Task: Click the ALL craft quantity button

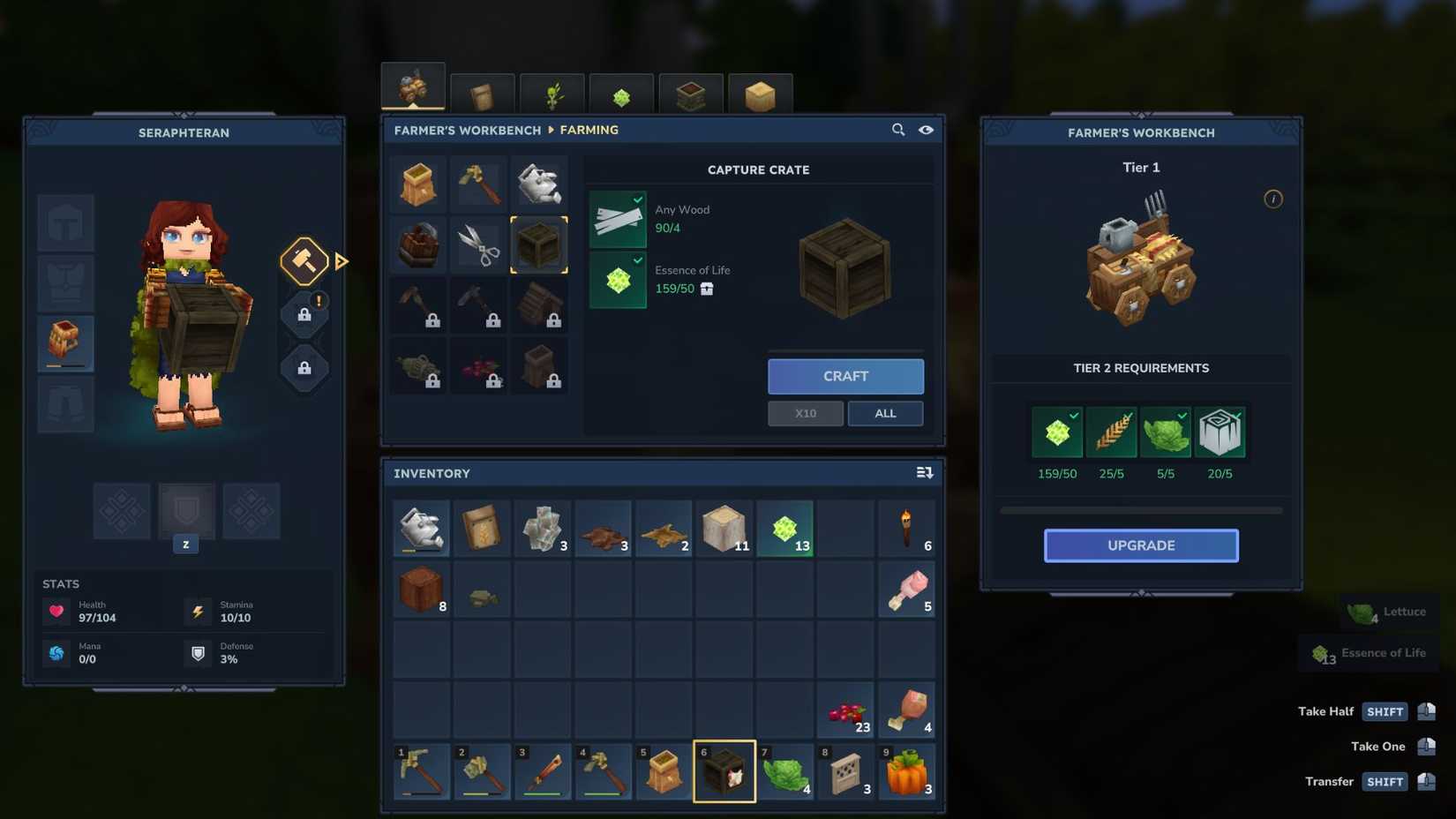Action: pos(885,413)
